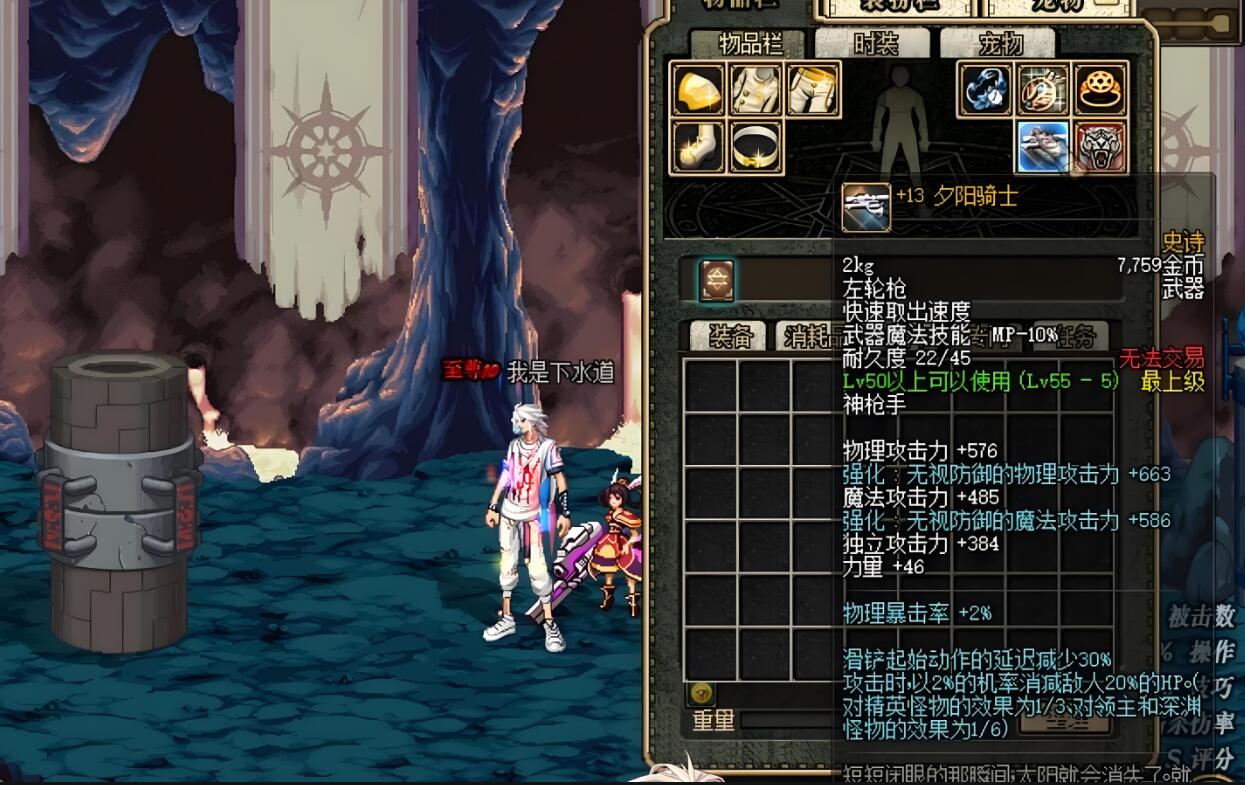Select the white tiger emblem slot
The height and width of the screenshot is (785, 1245).
pos(1101,147)
